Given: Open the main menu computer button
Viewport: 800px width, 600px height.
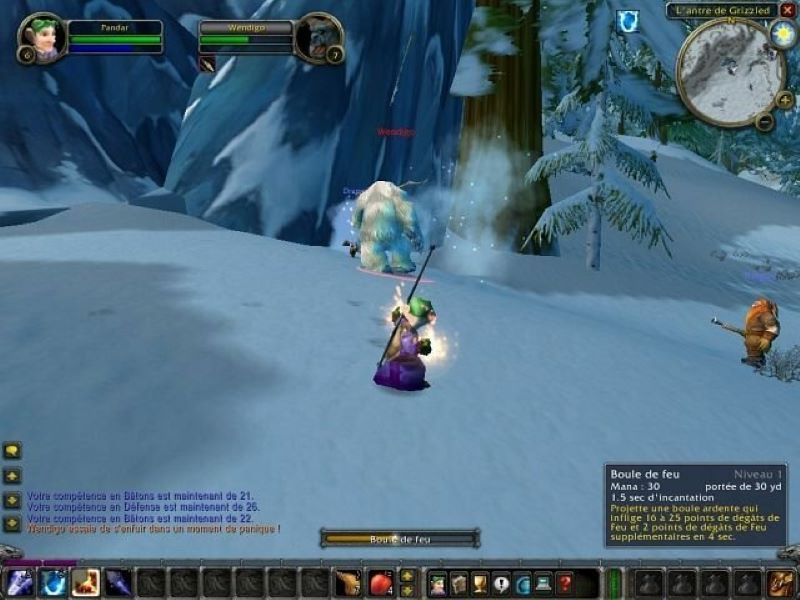Looking at the screenshot, I should pos(543,583).
